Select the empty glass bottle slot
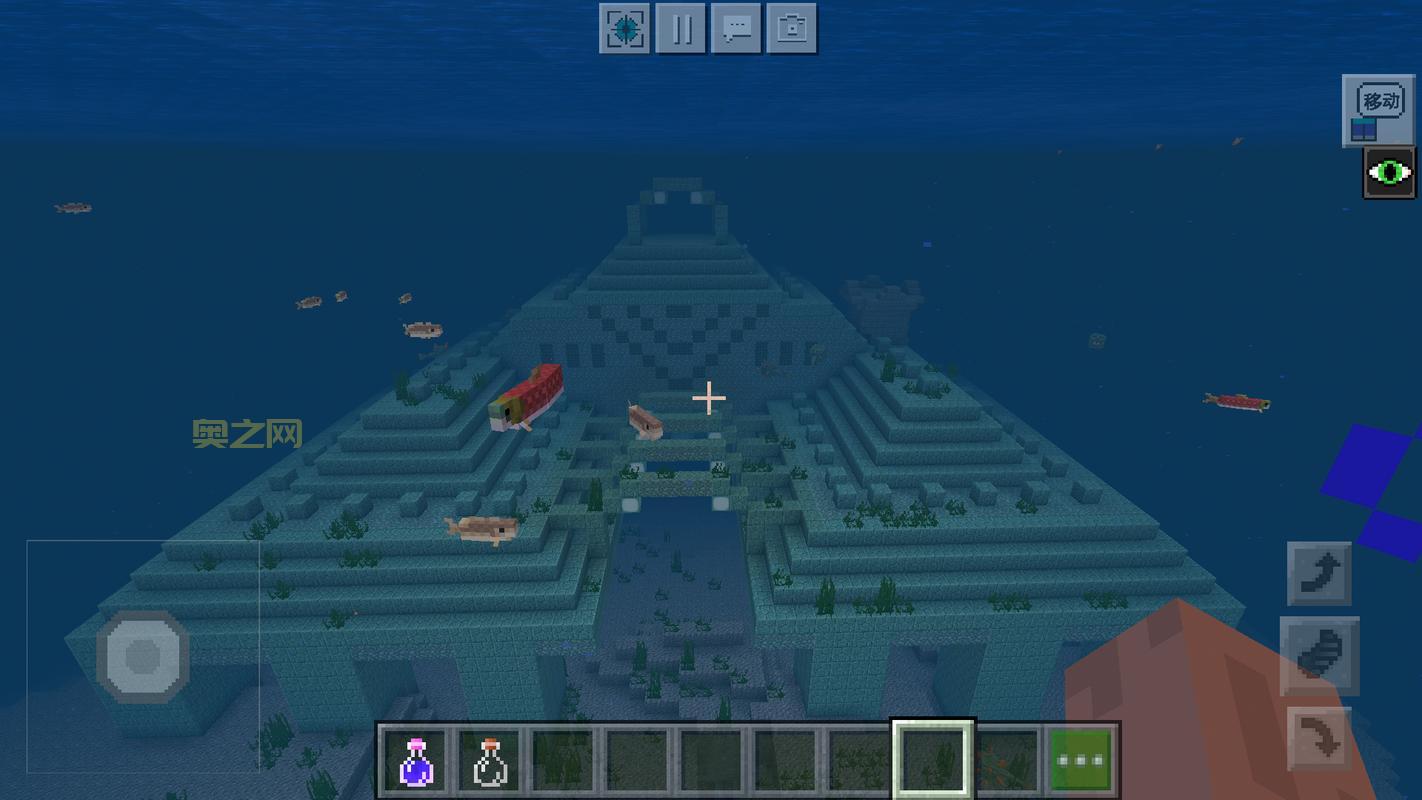 click(x=489, y=760)
